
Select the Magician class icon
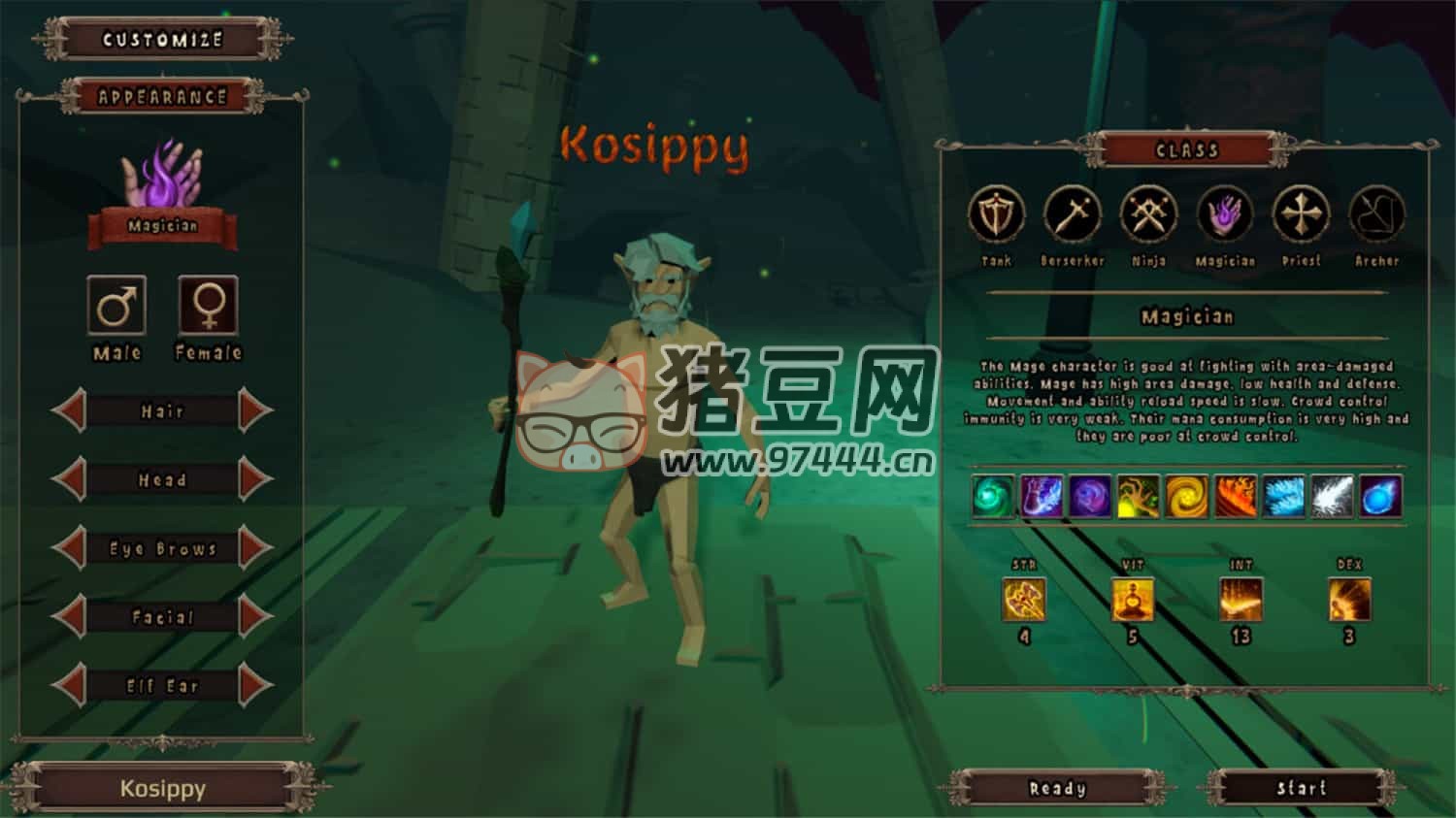[x=1225, y=215]
